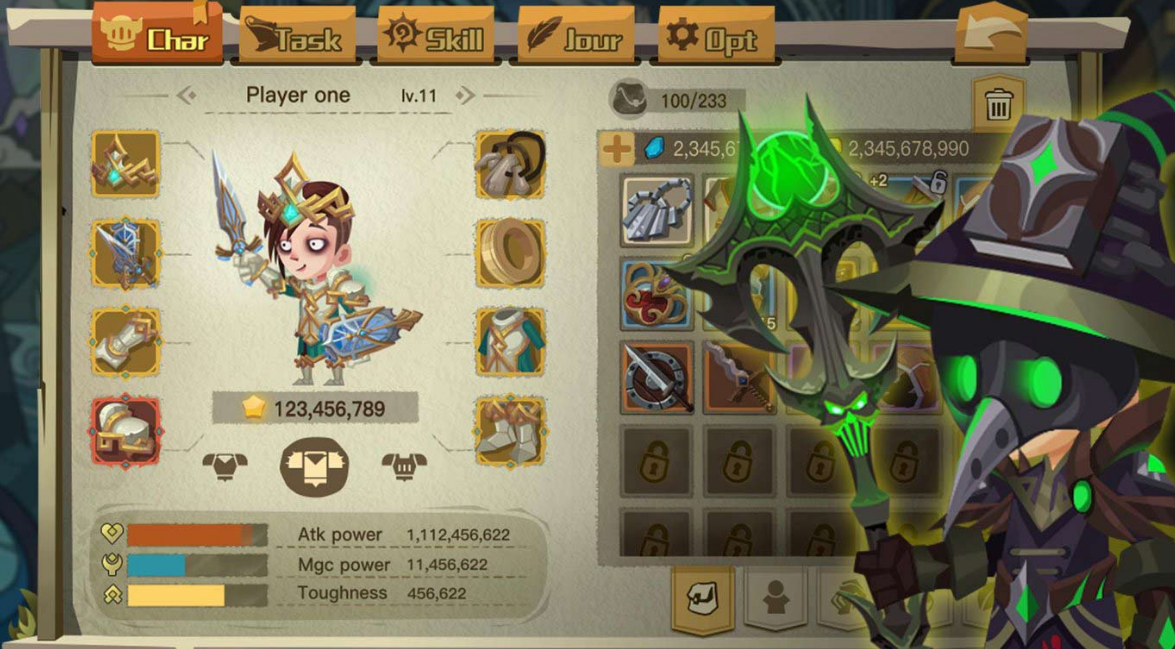Select the equipped sword weapon slot
Image resolution: width=1175 pixels, height=649 pixels.
click(126, 253)
